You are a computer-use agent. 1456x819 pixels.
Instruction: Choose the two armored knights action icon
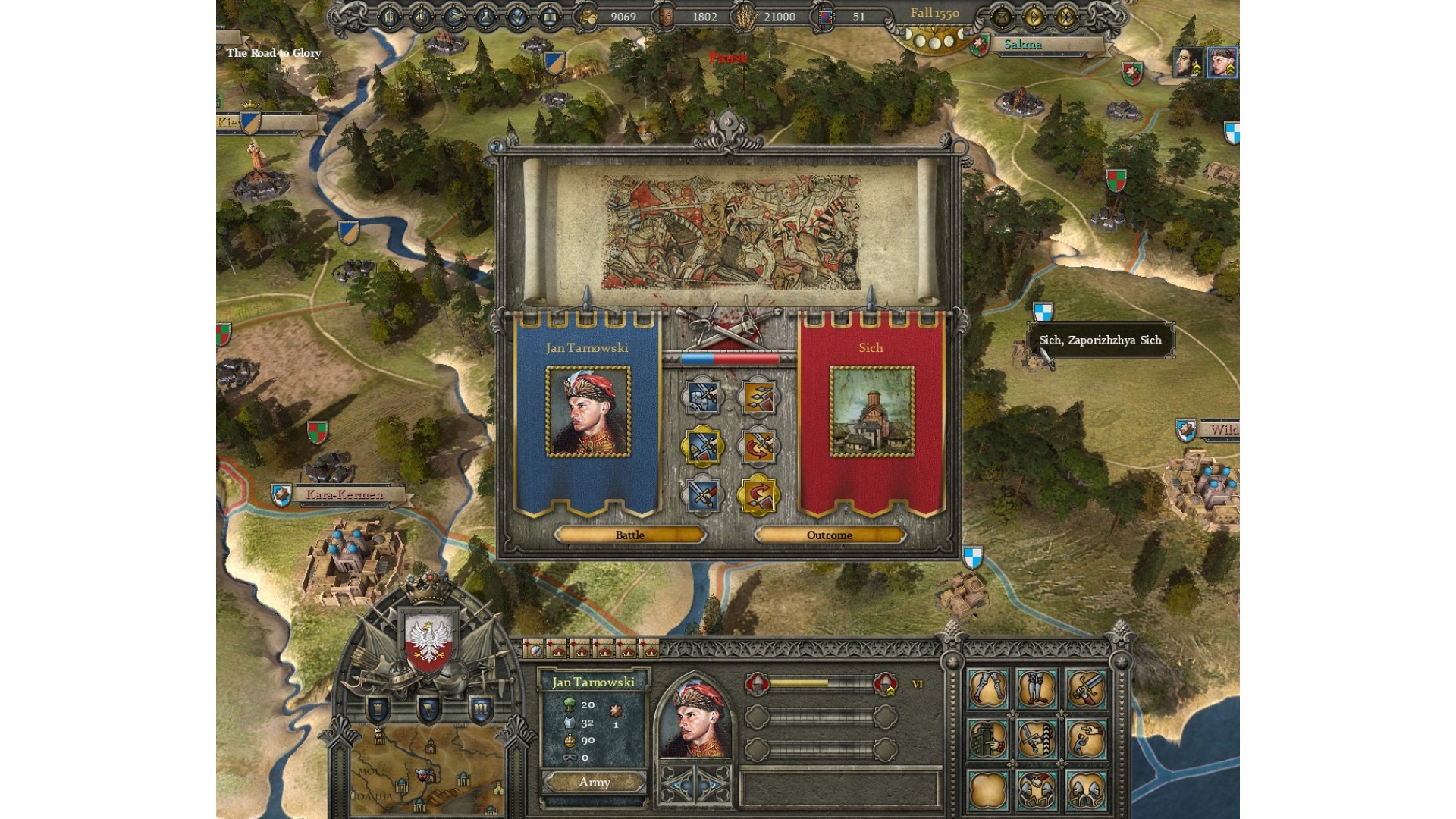coord(1087,789)
